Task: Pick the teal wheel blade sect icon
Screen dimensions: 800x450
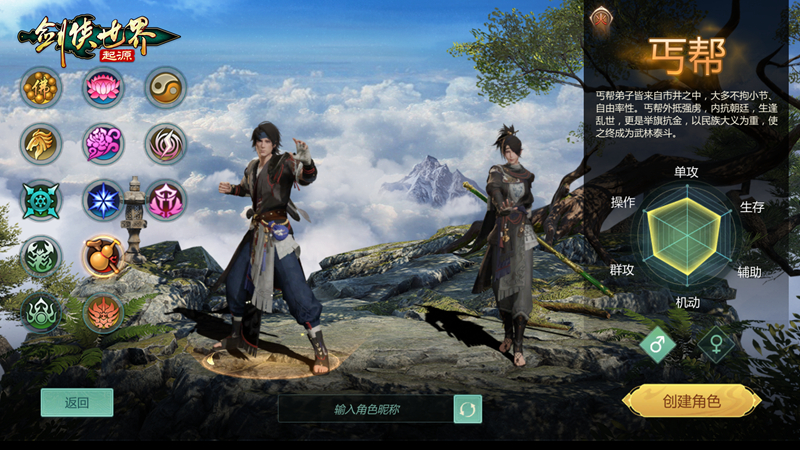Action: tap(41, 200)
